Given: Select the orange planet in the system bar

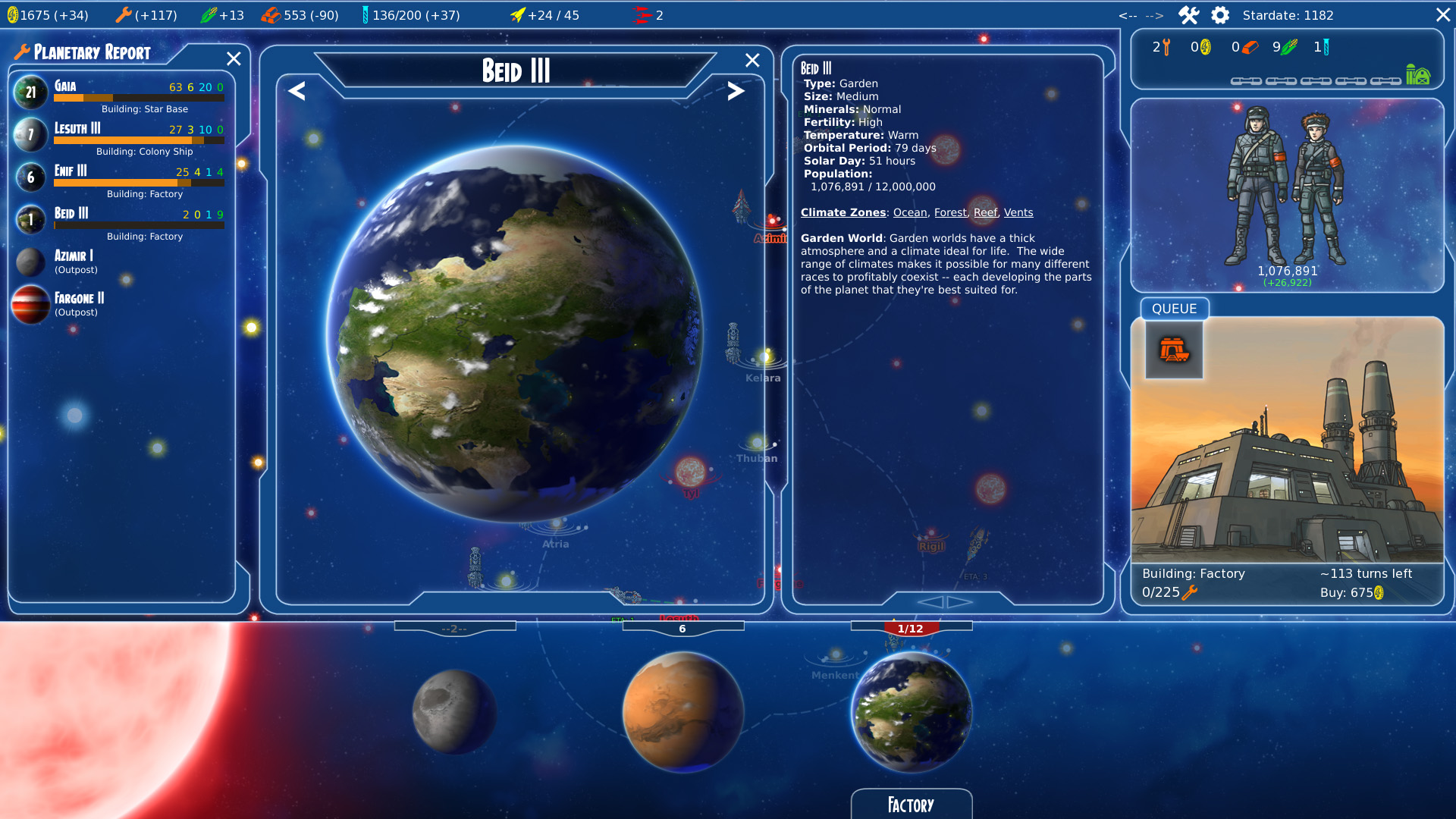Looking at the screenshot, I should (x=682, y=711).
